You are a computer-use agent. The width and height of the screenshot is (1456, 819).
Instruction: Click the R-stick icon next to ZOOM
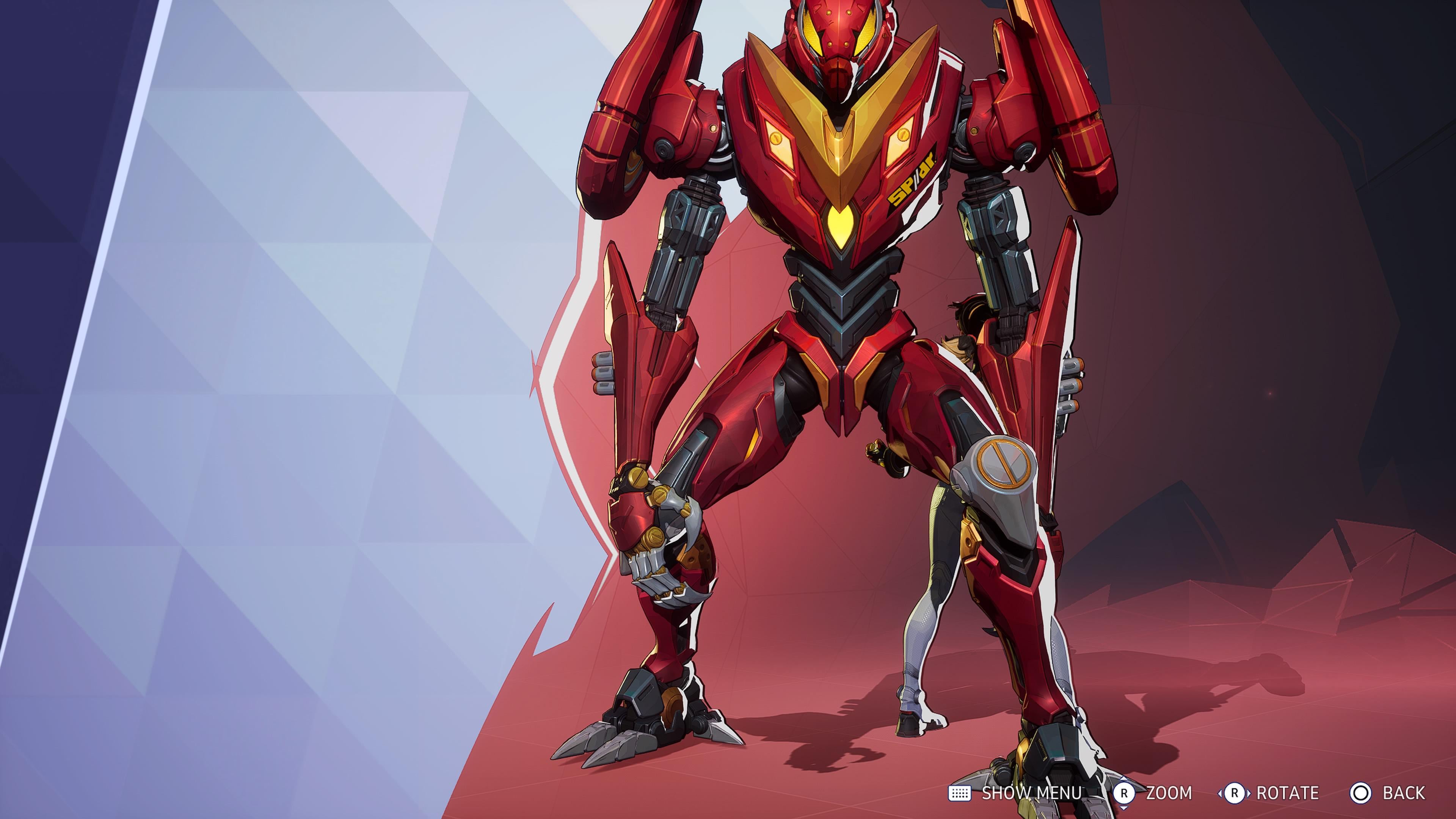coord(1124,794)
